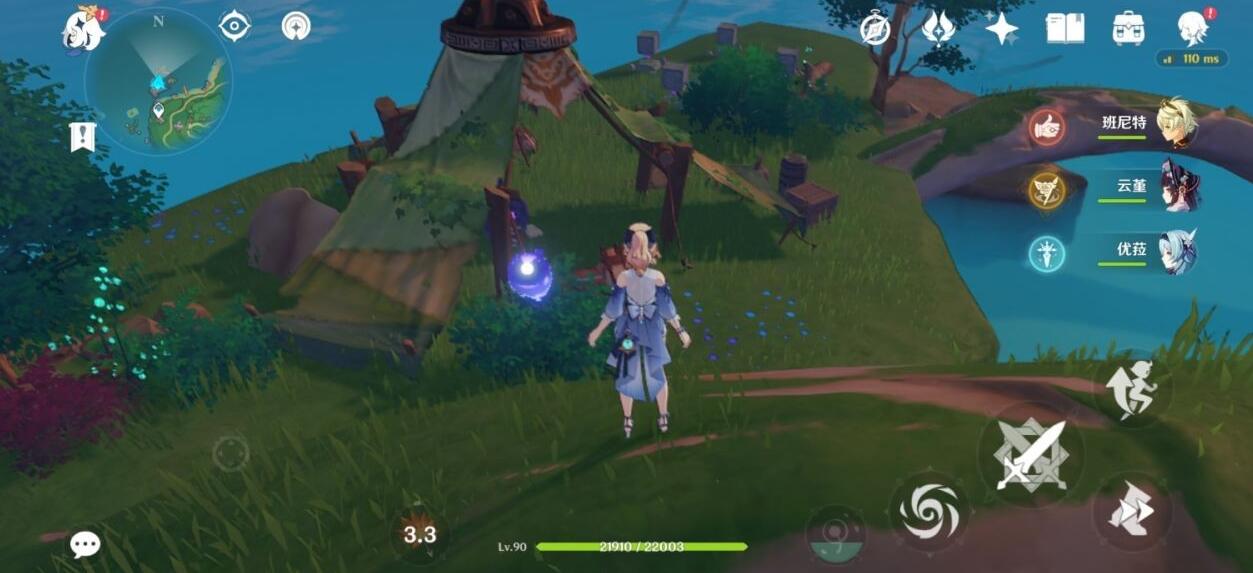Open the adventurer handbook book icon
This screenshot has width=1253, height=573.
point(1065,28)
